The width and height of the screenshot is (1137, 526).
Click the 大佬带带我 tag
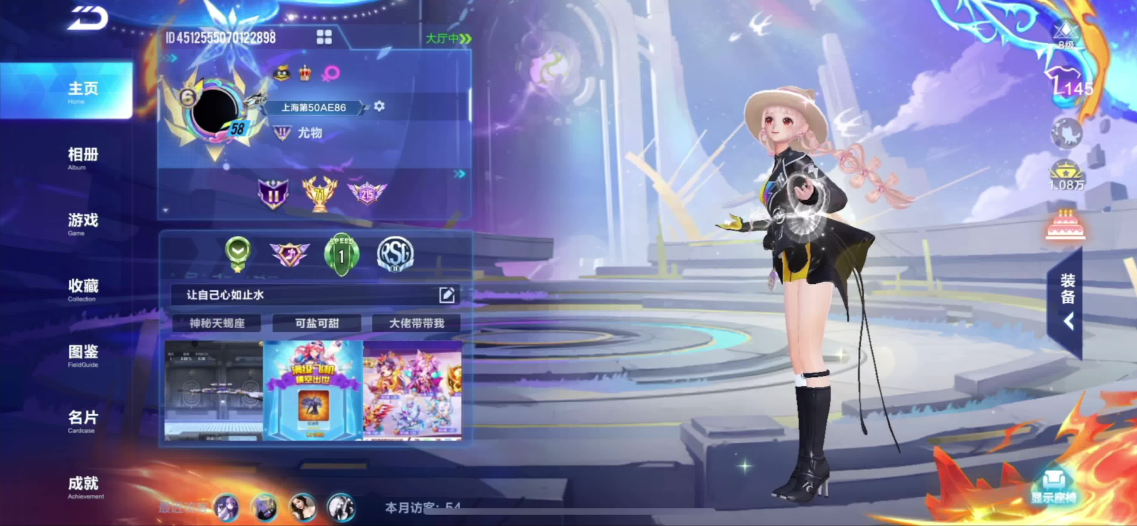[x=415, y=323]
